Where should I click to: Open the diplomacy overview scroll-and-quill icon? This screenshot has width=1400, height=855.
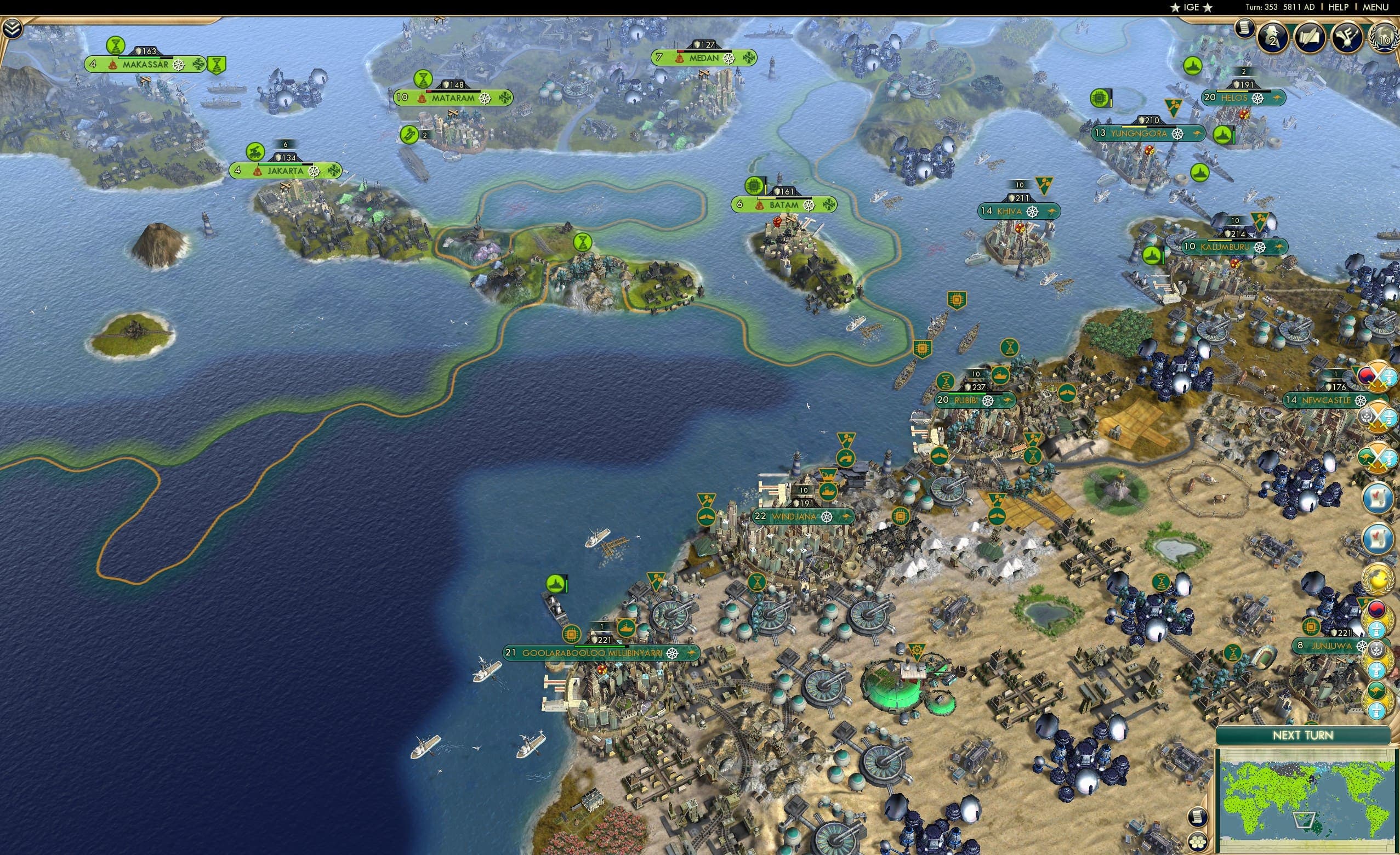[x=1310, y=36]
